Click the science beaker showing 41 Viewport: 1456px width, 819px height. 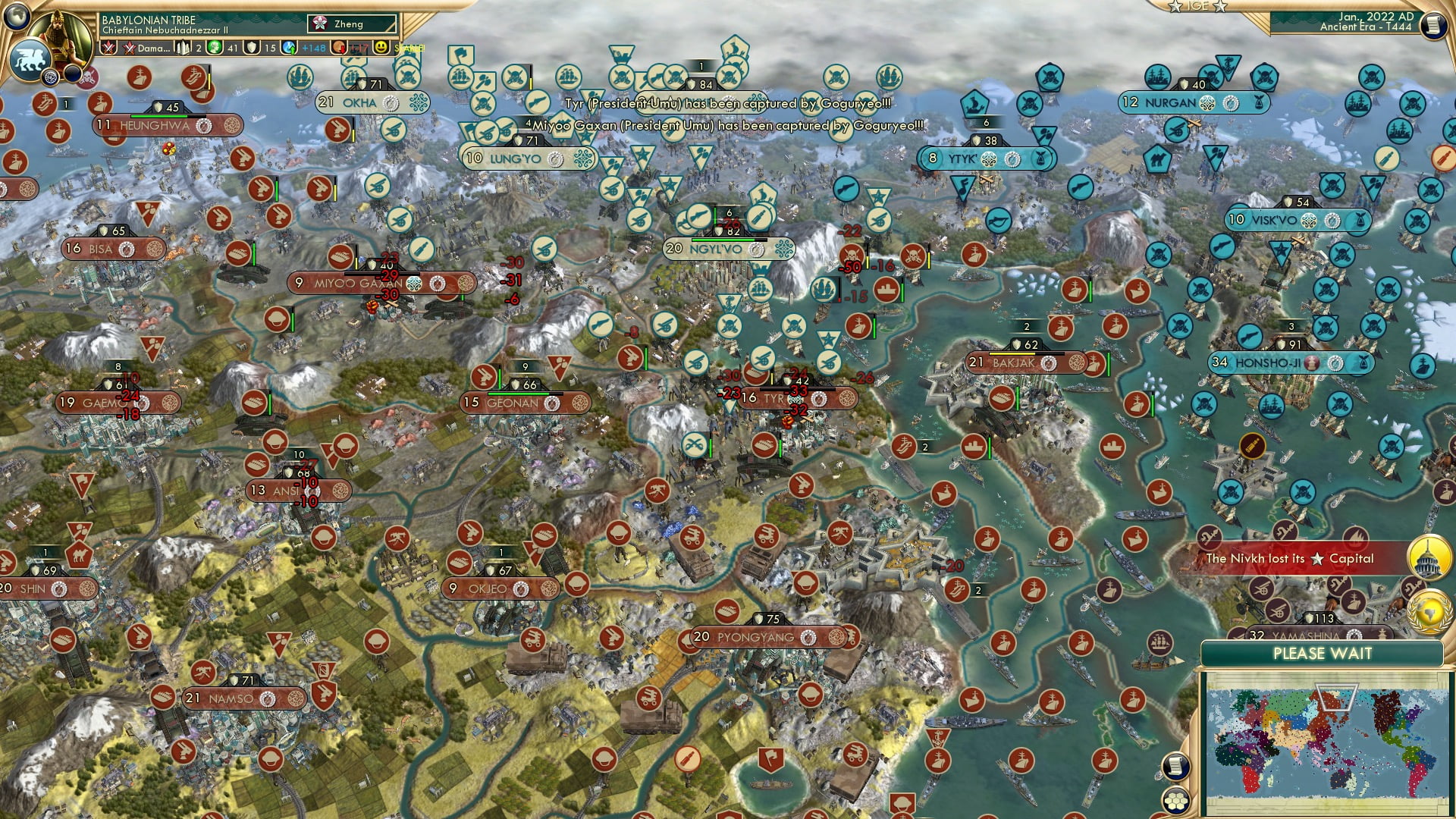[213, 47]
